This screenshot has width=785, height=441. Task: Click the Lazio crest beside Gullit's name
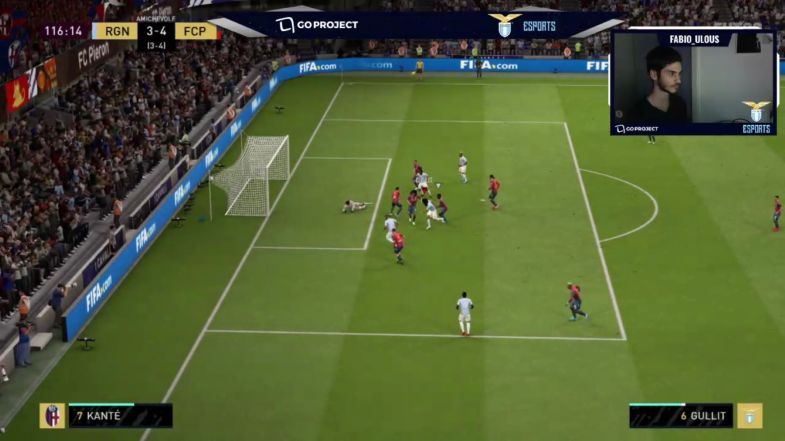749,415
